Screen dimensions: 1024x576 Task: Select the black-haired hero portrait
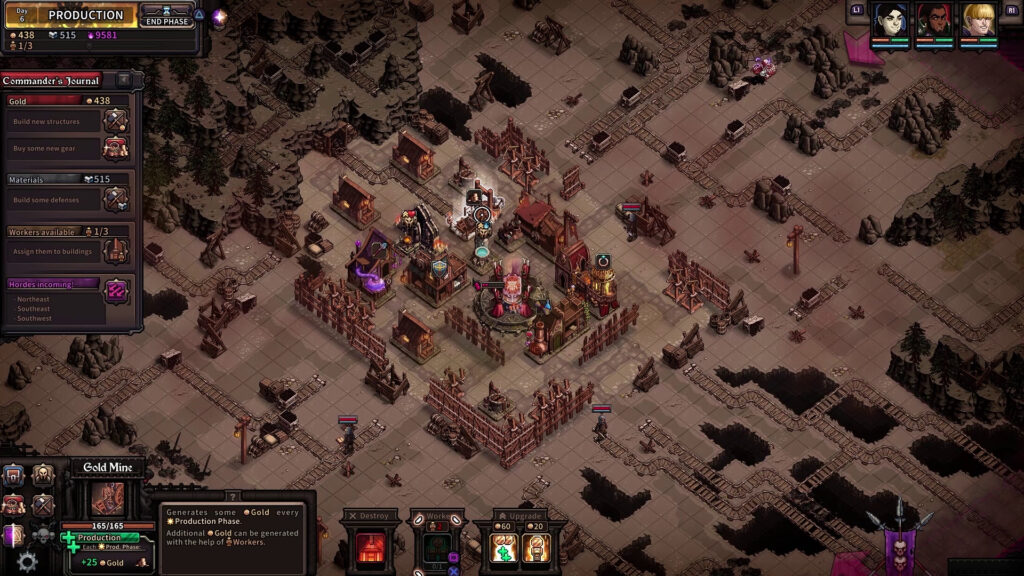tap(890, 19)
